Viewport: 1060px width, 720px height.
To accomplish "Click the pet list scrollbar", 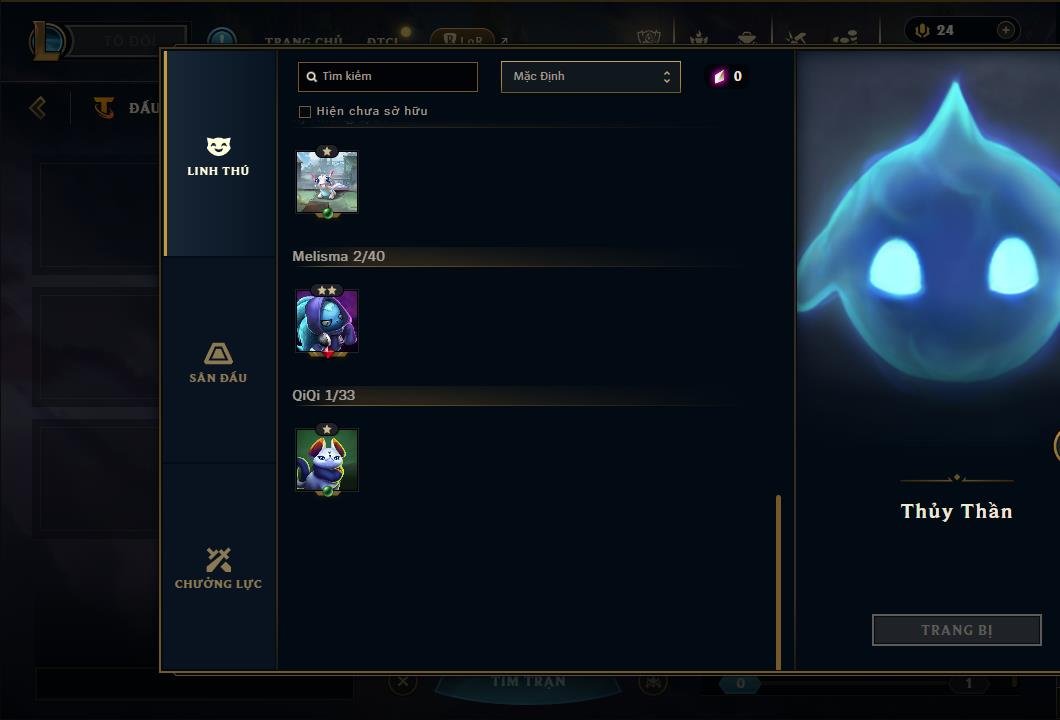I will [x=778, y=580].
